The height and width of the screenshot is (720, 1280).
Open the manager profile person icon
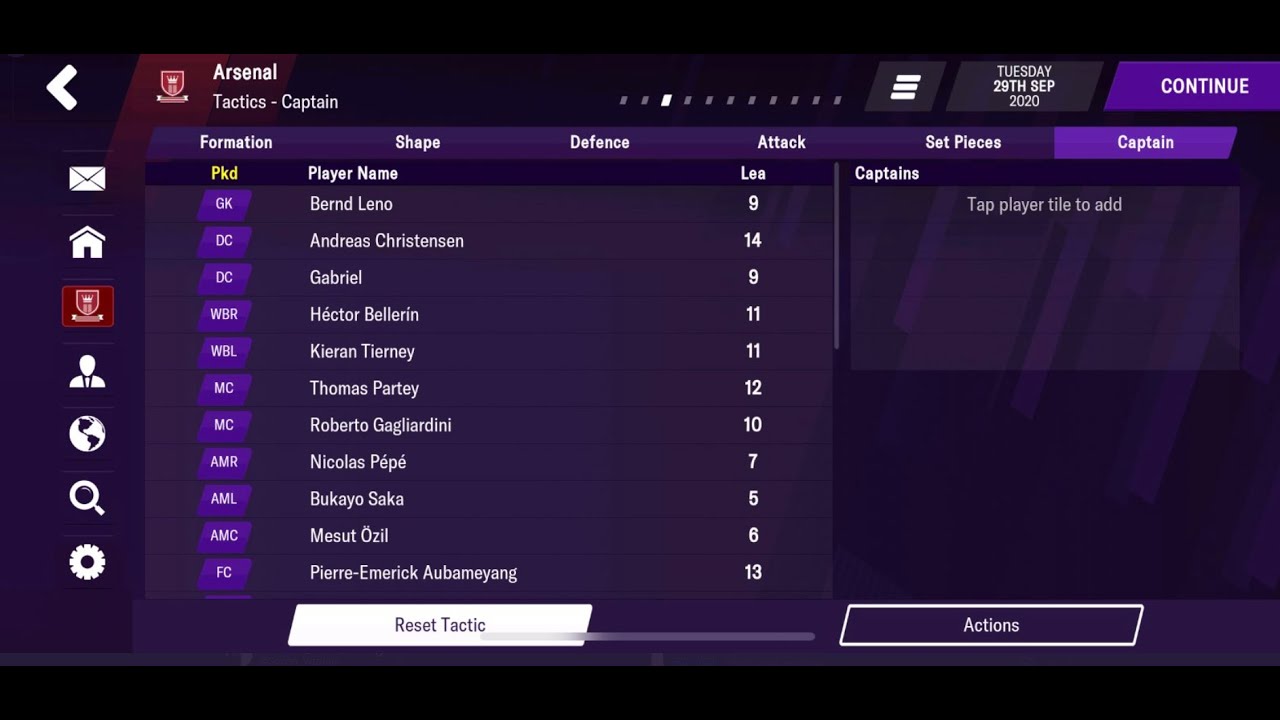click(87, 370)
